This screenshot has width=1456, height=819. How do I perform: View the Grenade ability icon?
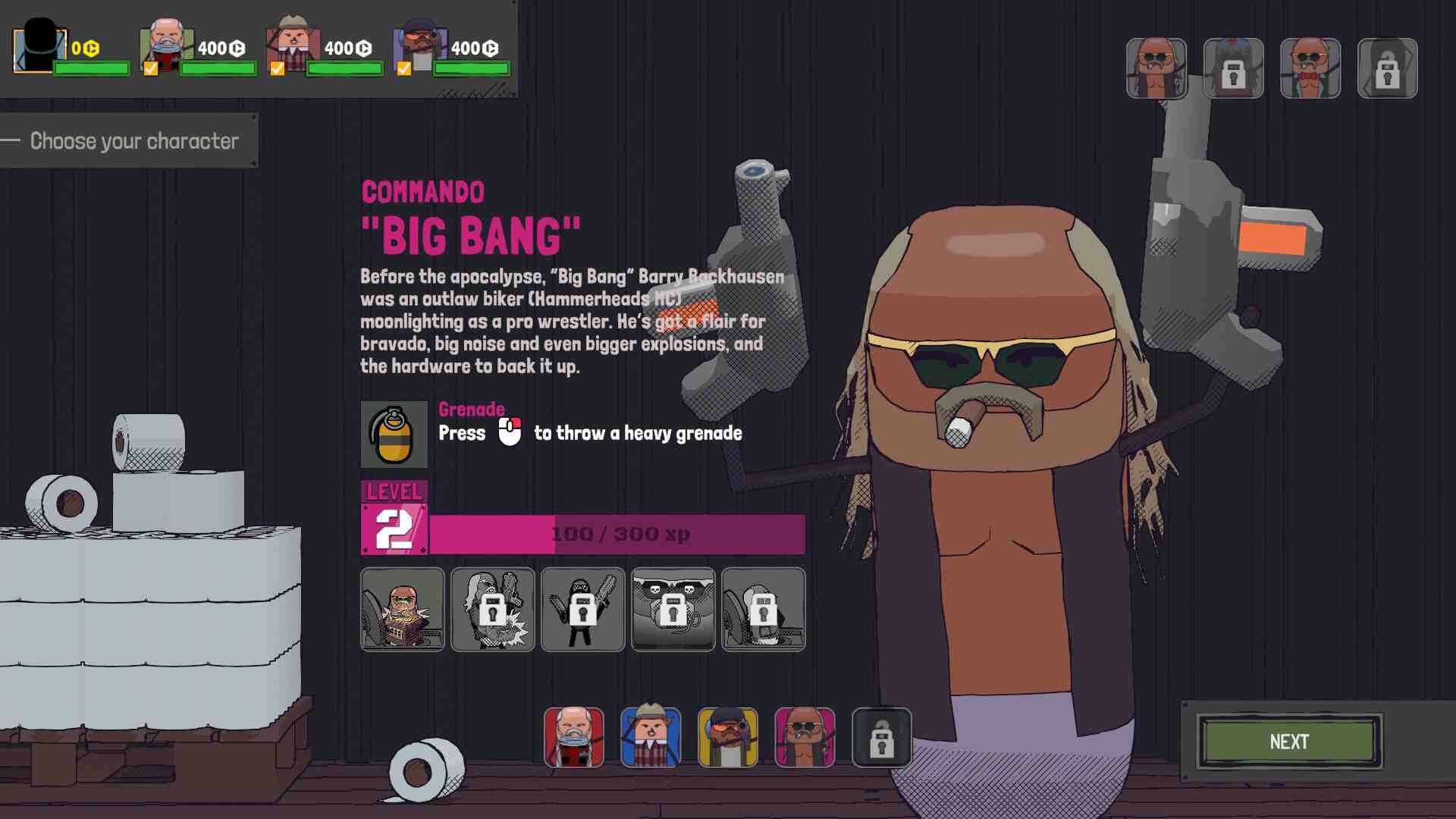tap(394, 435)
